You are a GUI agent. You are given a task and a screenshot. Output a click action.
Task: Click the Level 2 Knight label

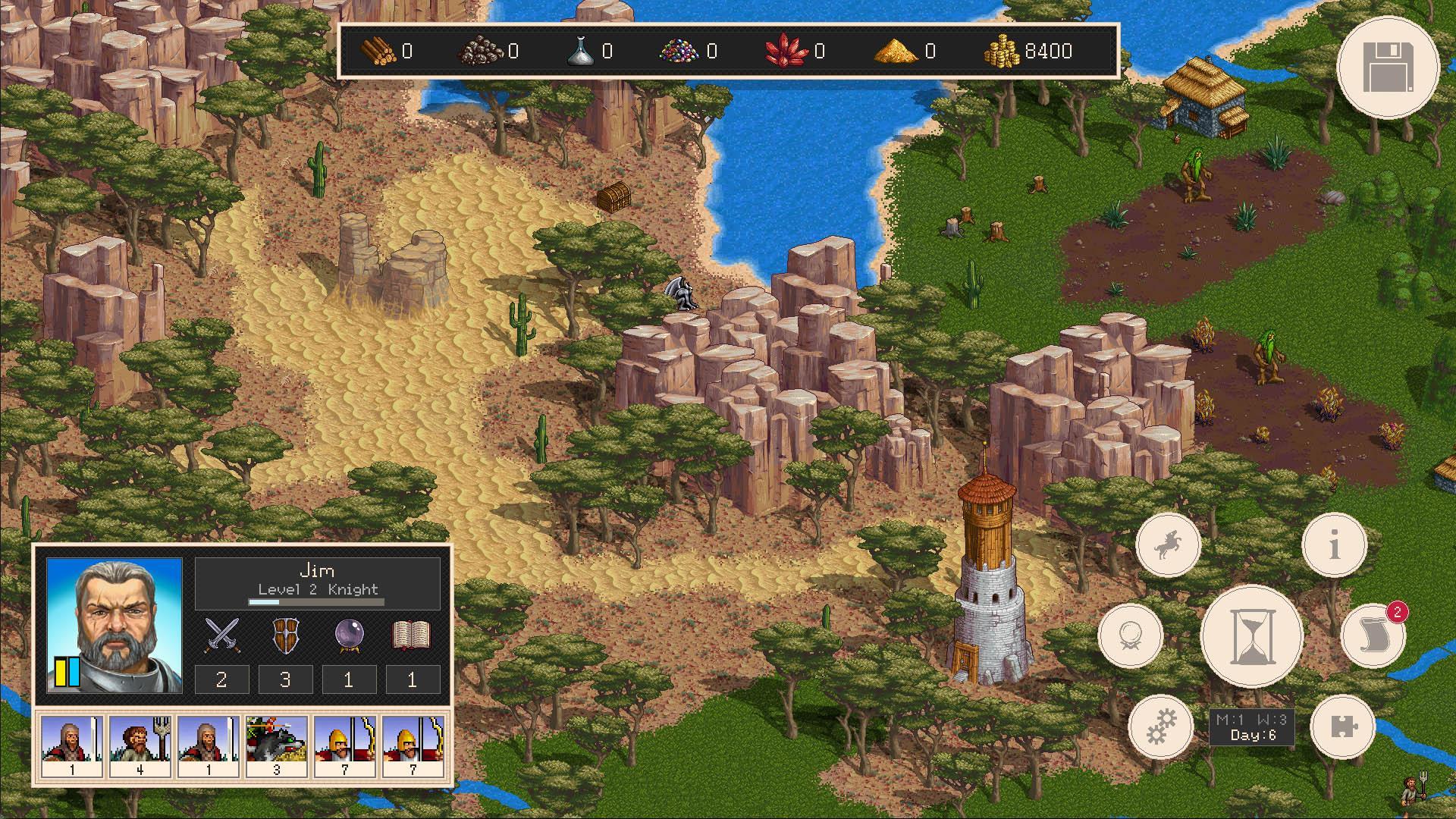pos(318,588)
